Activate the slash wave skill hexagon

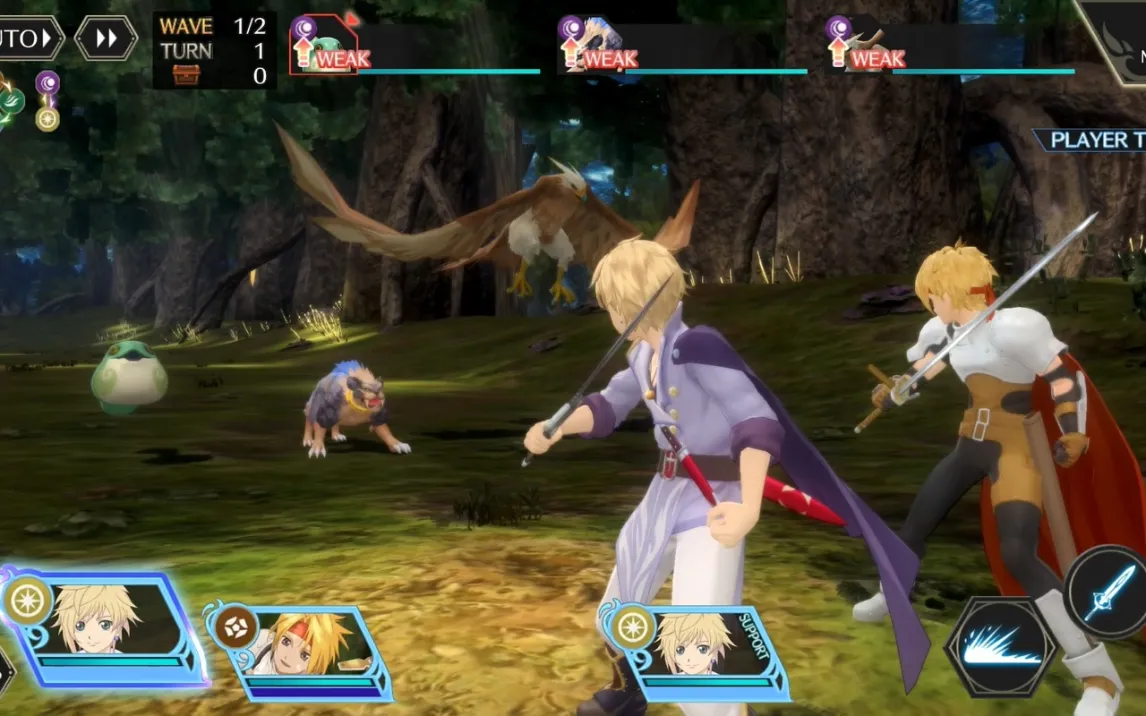pyautogui.click(x=1000, y=646)
